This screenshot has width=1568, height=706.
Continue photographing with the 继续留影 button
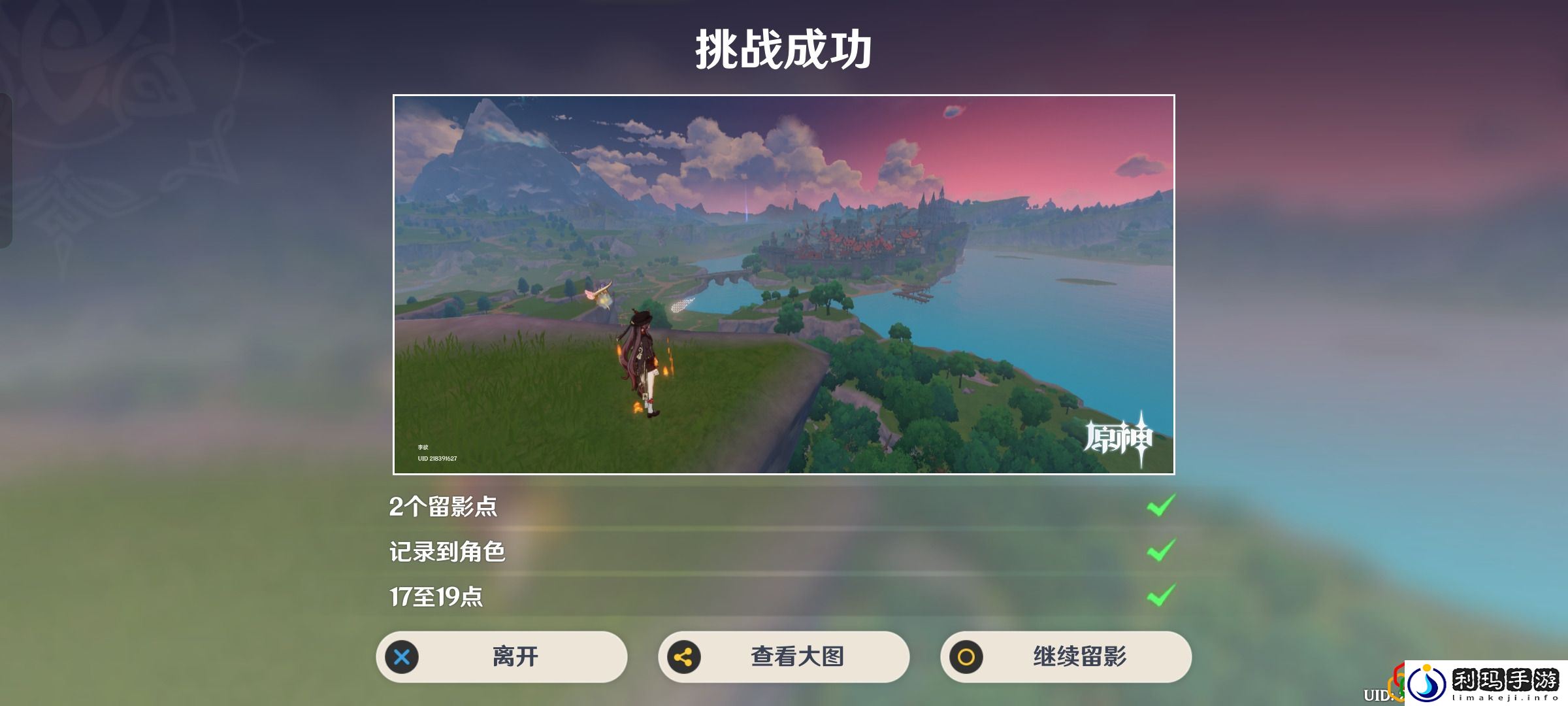point(1065,658)
